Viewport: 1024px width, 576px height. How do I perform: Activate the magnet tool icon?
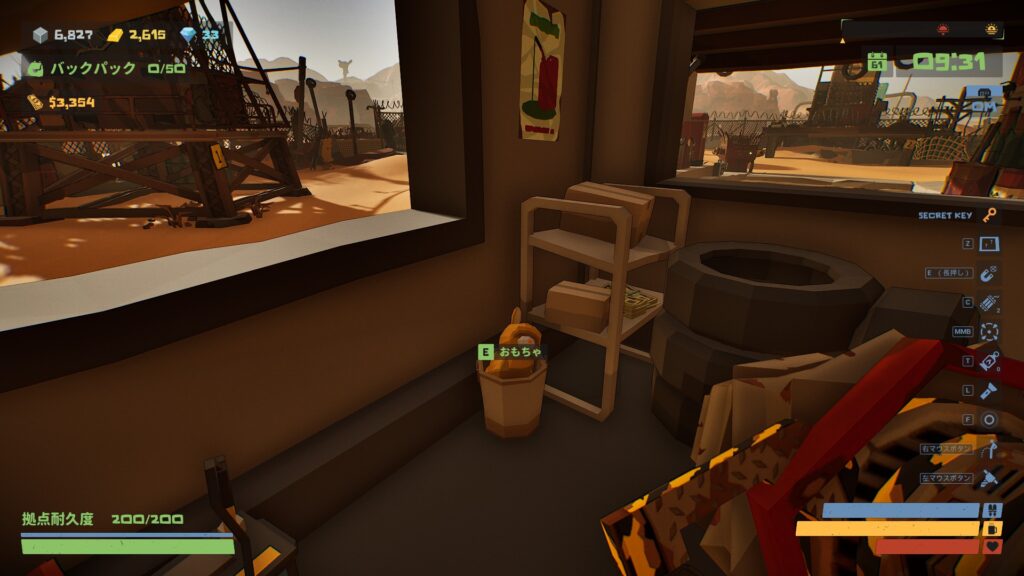pyautogui.click(x=989, y=273)
